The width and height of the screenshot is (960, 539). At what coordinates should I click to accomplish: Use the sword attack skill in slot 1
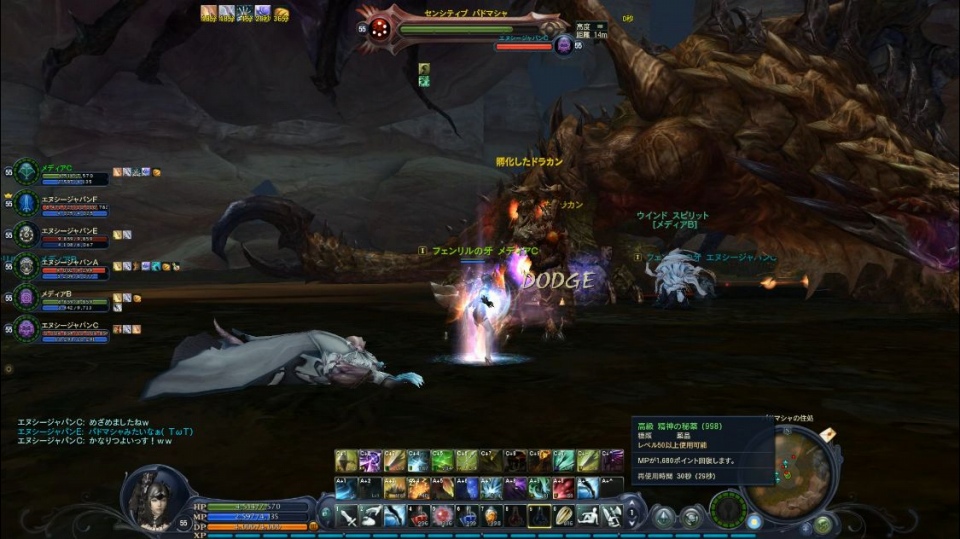pos(345,516)
